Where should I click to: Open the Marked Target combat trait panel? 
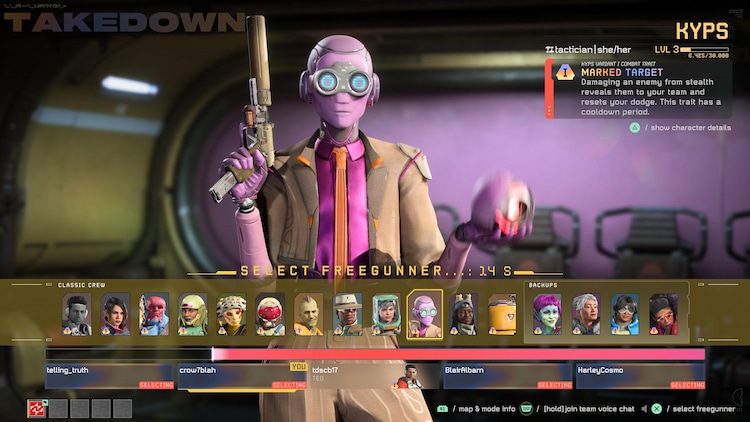tap(645, 88)
